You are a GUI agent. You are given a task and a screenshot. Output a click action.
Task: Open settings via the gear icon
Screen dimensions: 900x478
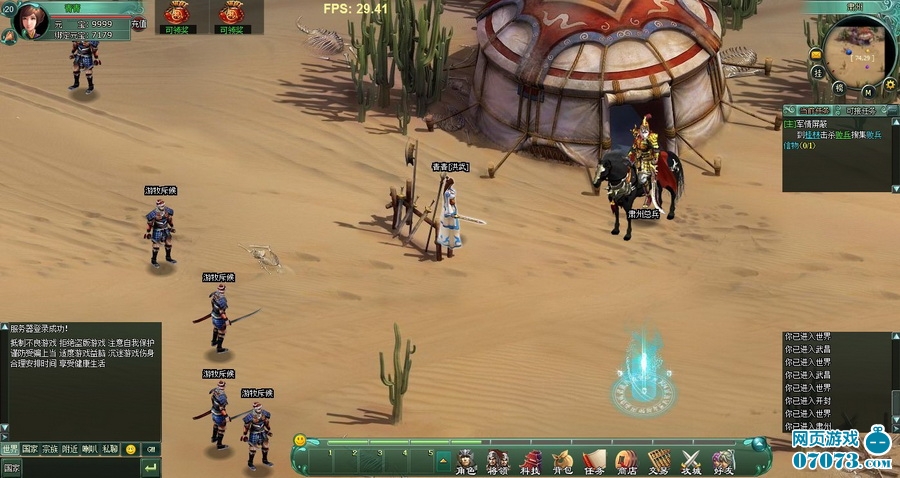tap(889, 84)
